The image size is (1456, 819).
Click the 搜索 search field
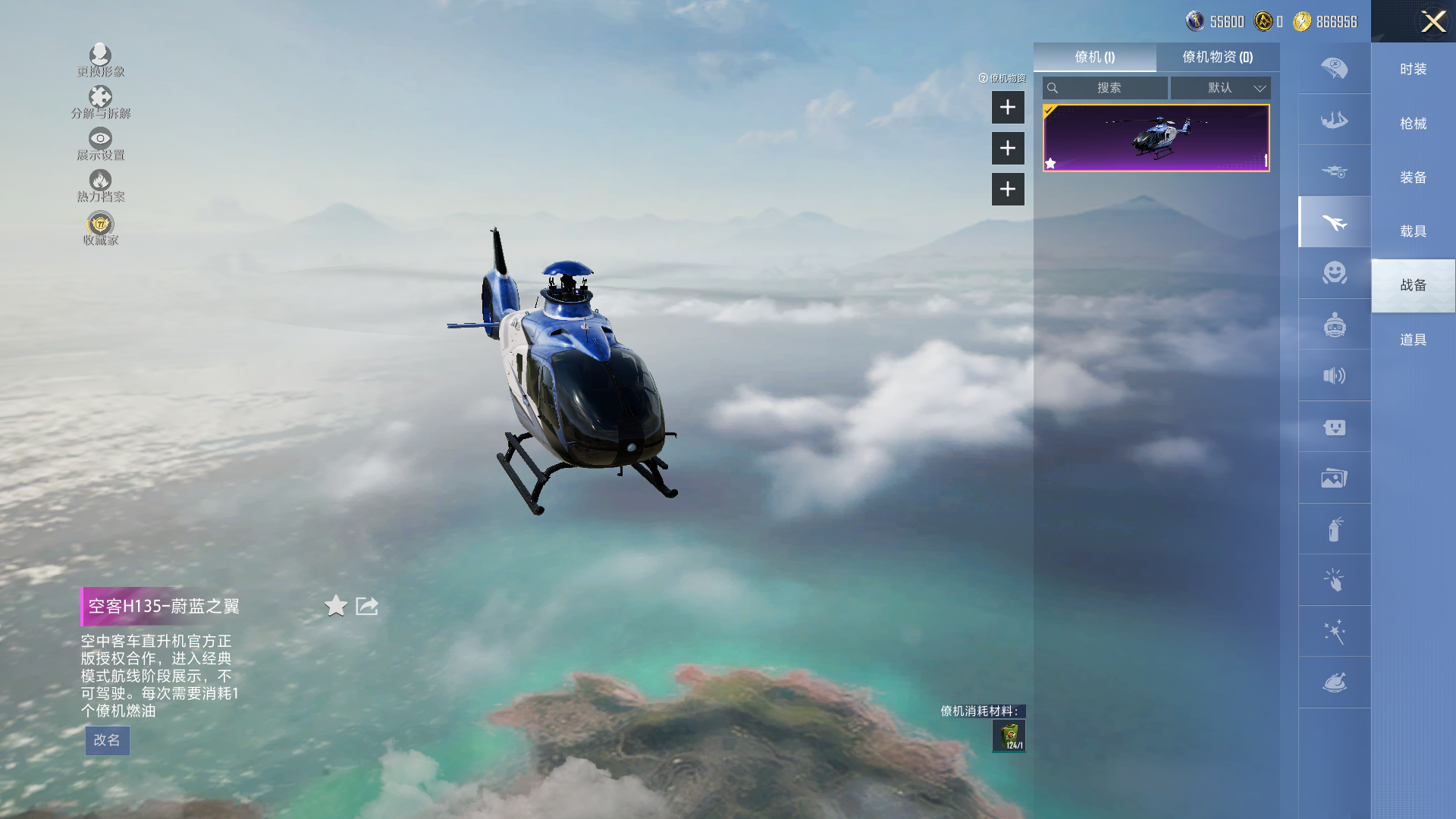coord(1108,88)
